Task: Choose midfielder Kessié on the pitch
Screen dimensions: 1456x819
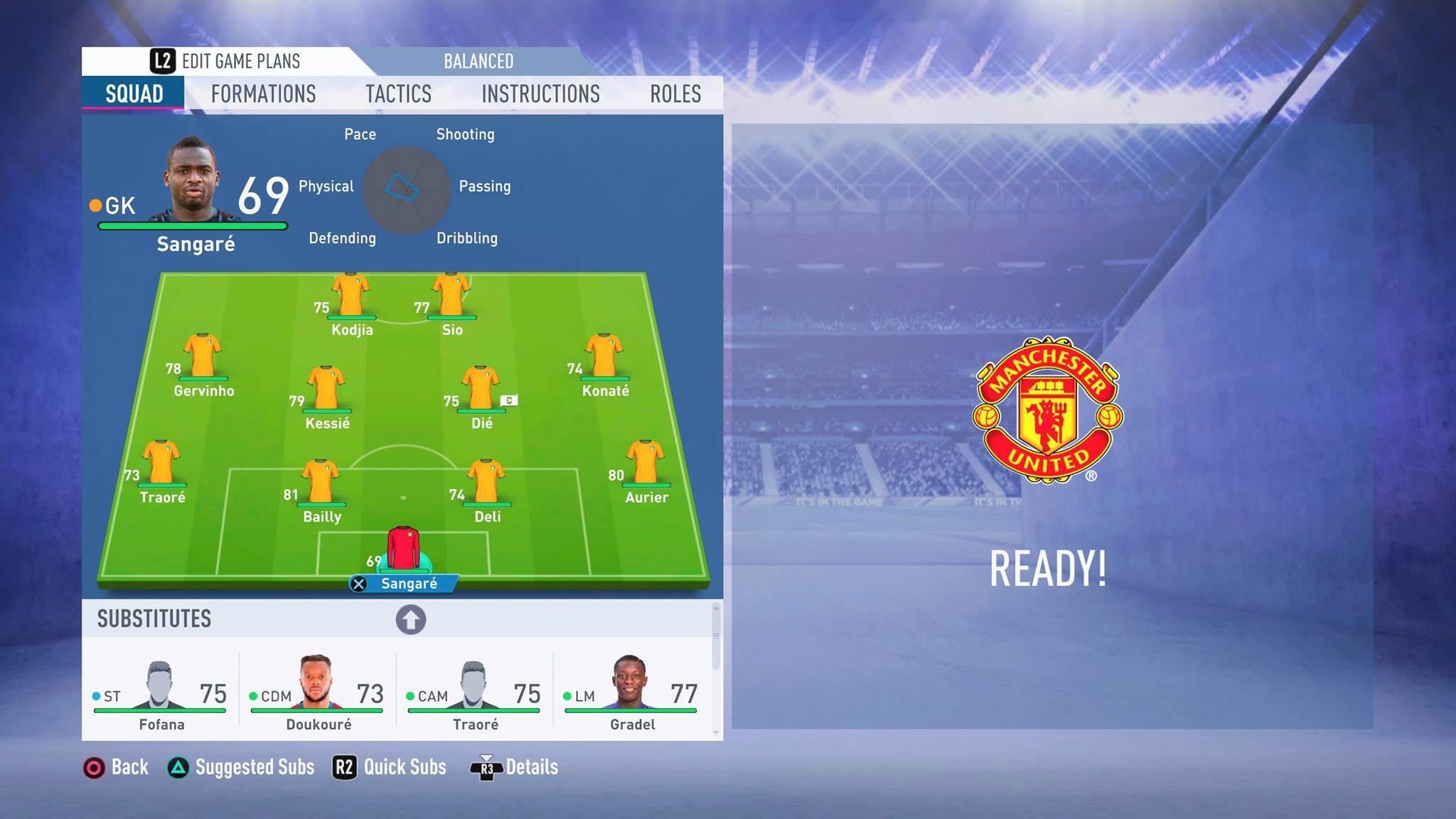Action: 326,390
